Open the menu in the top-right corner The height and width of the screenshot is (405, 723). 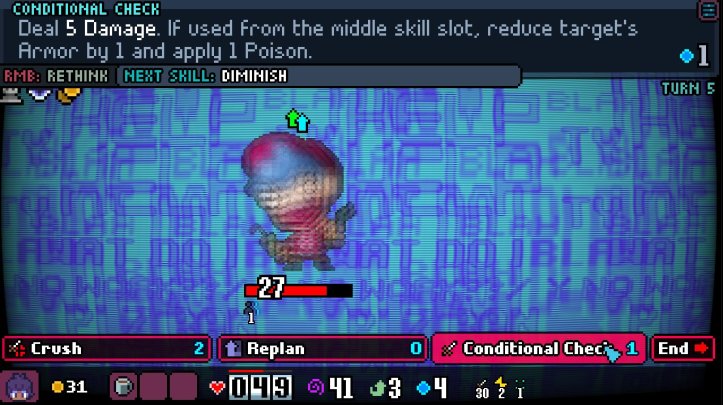click(708, 9)
